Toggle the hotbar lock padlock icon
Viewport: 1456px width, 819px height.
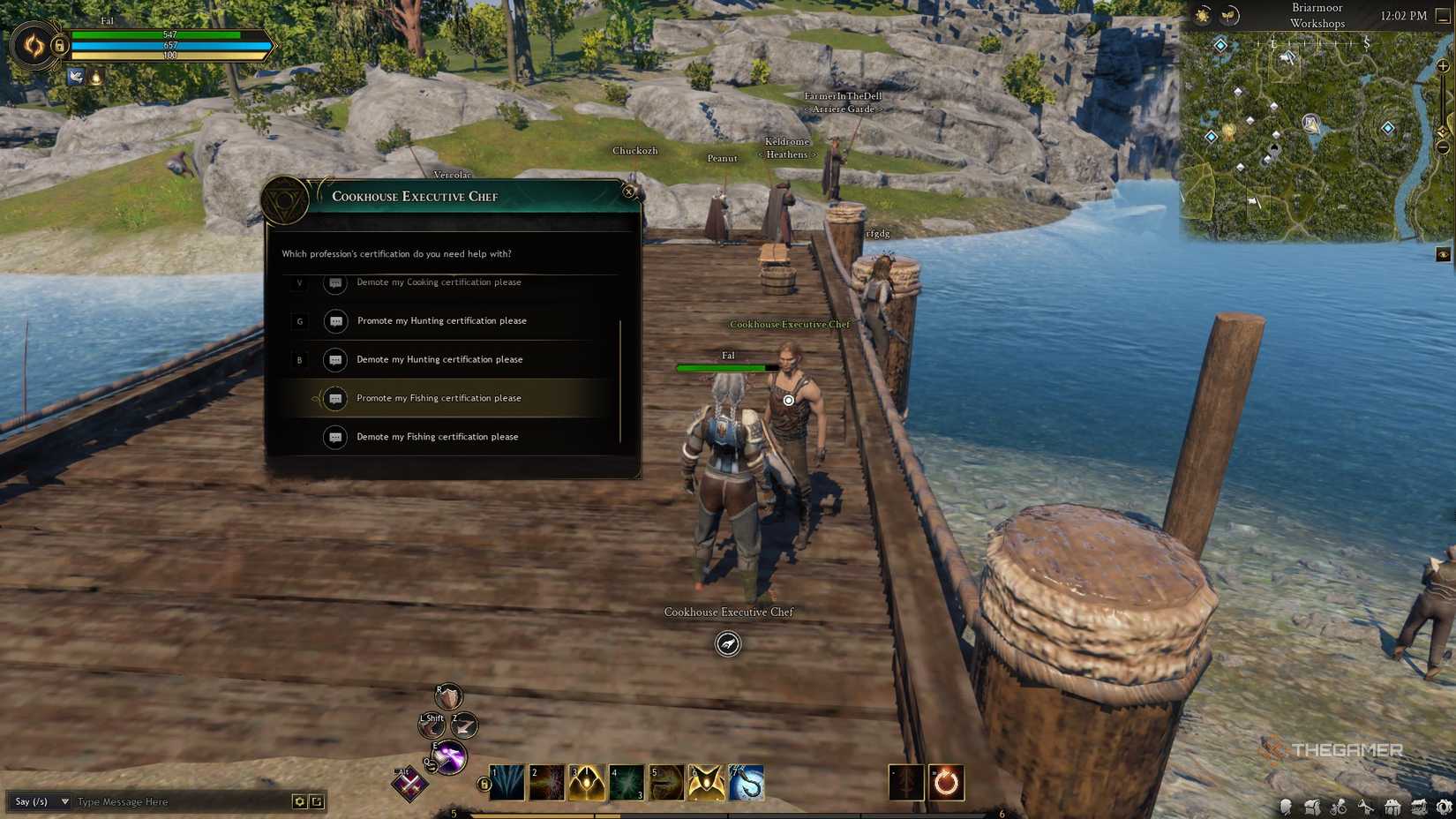(484, 782)
